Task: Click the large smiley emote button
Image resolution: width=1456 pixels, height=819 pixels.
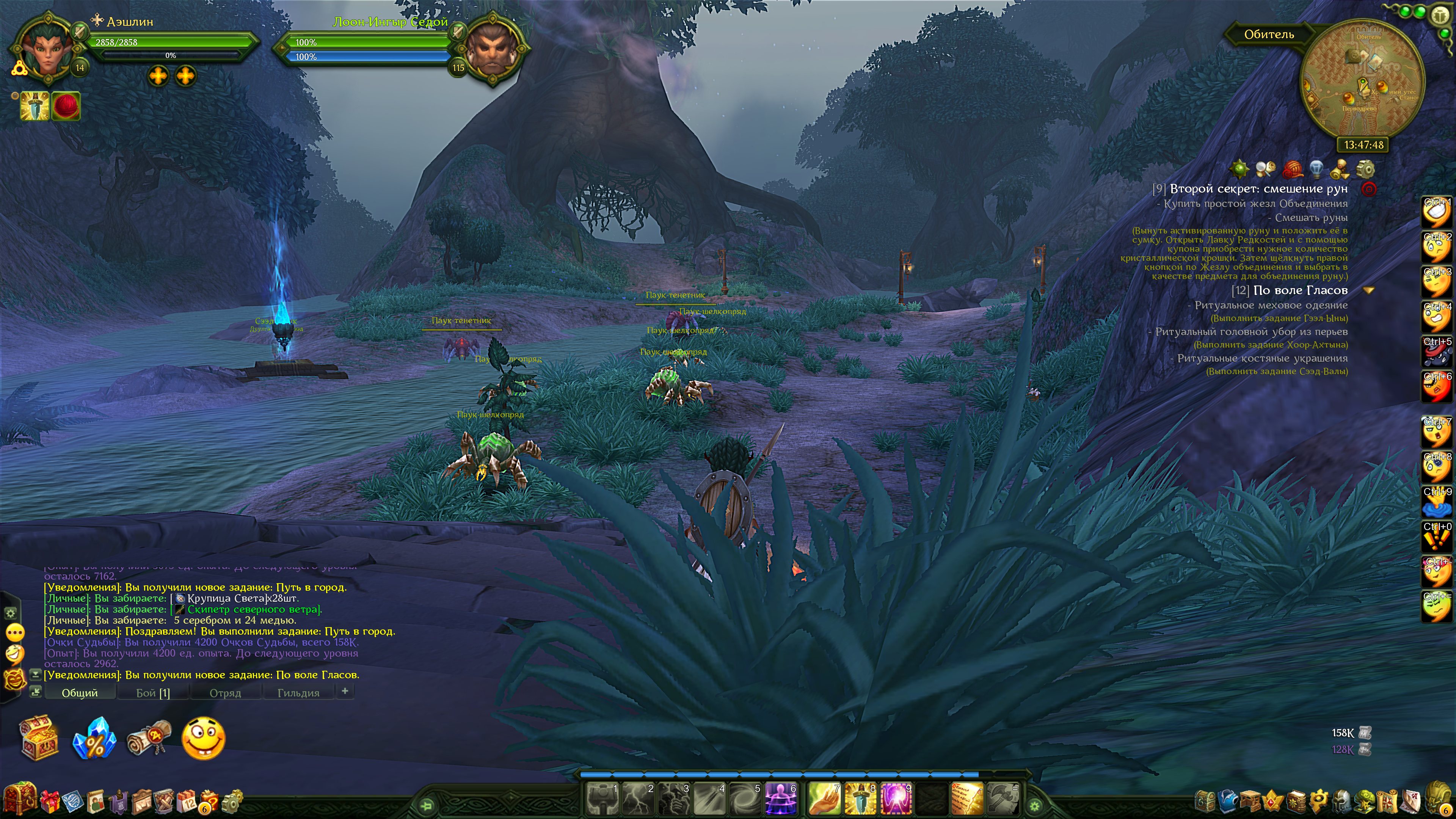Action: pos(204,738)
